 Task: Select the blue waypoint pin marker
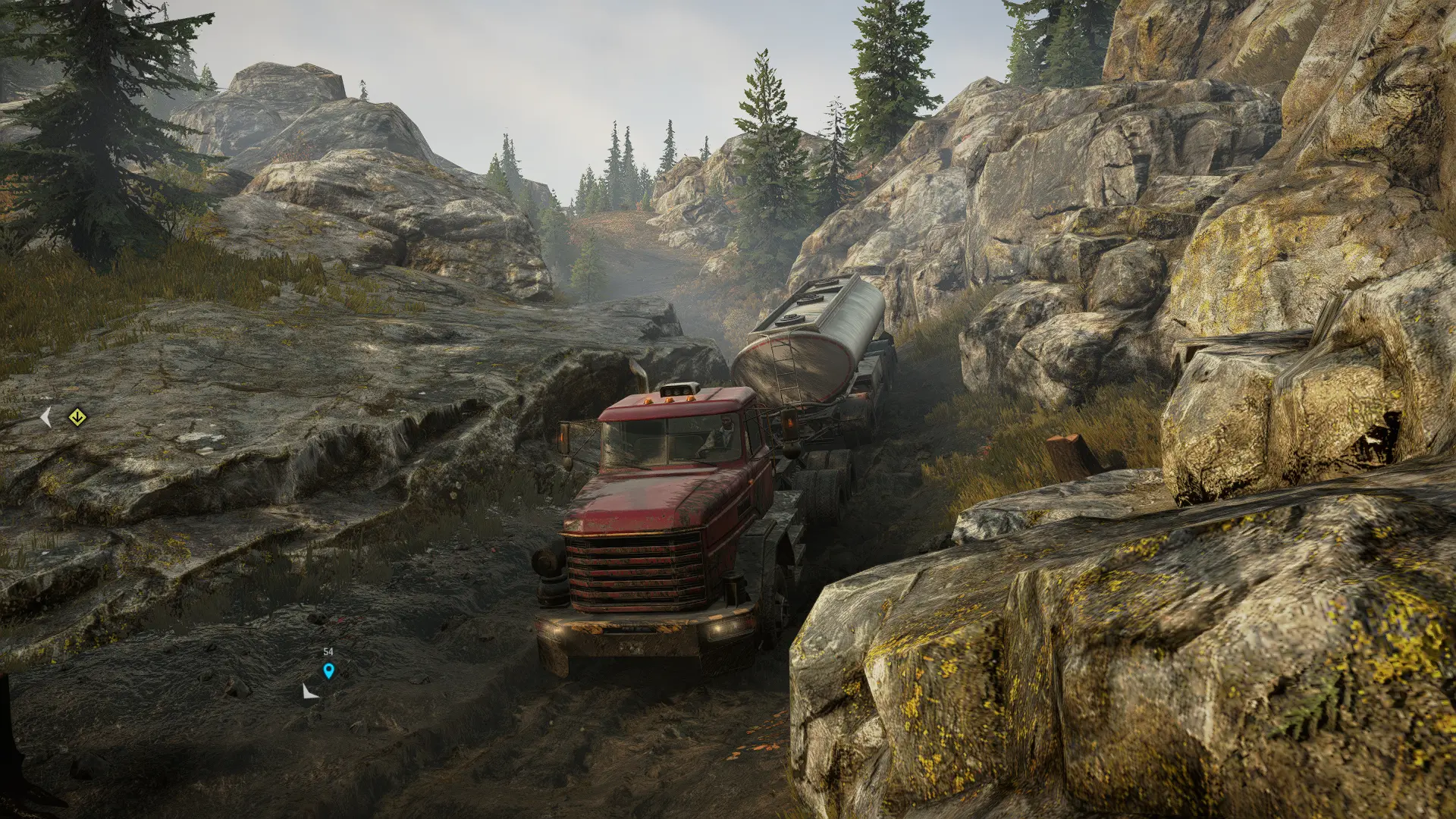pos(328,670)
